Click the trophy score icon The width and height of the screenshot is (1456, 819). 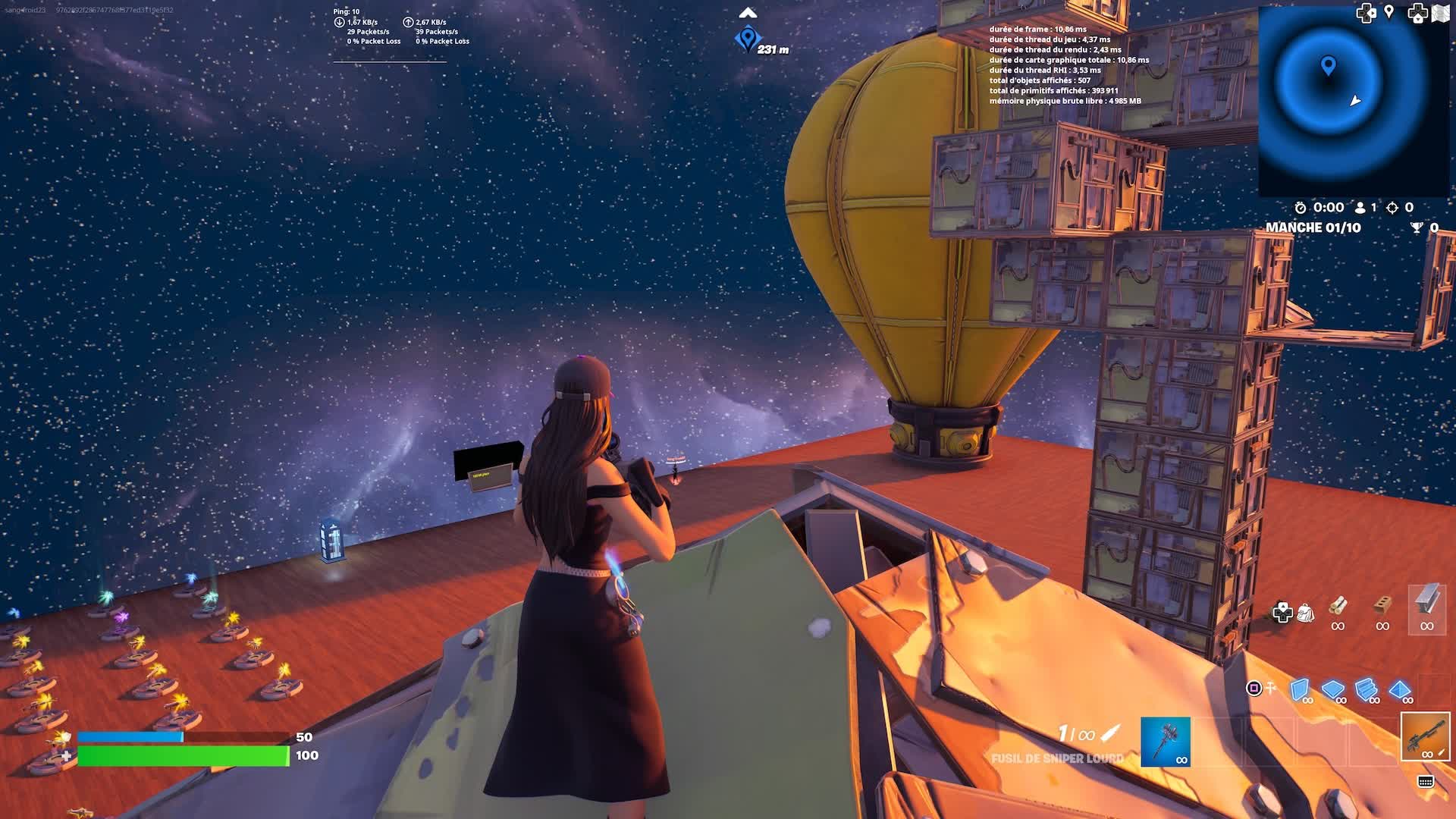point(1415,227)
